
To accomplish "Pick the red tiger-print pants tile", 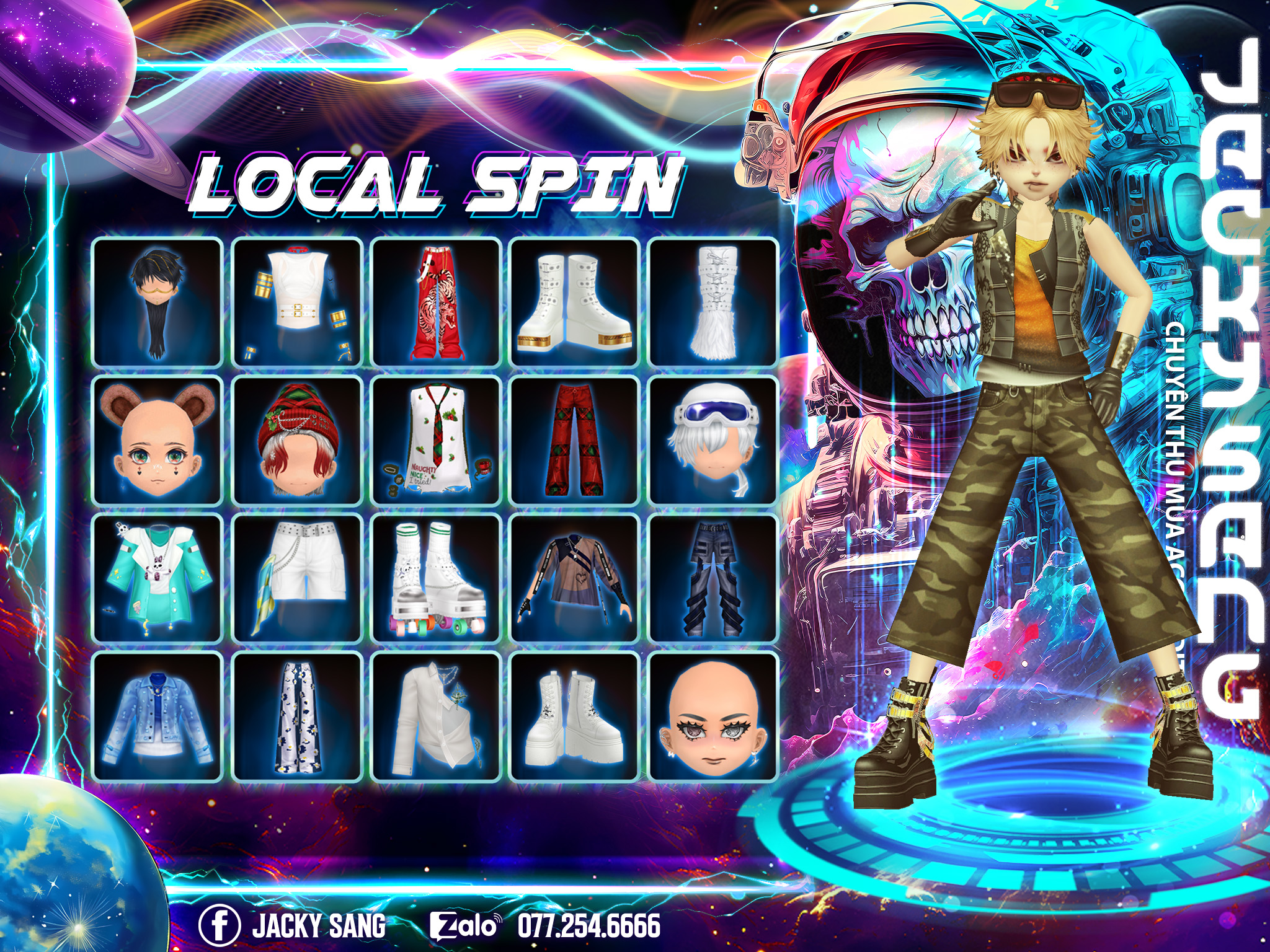I will pyautogui.click(x=436, y=302).
